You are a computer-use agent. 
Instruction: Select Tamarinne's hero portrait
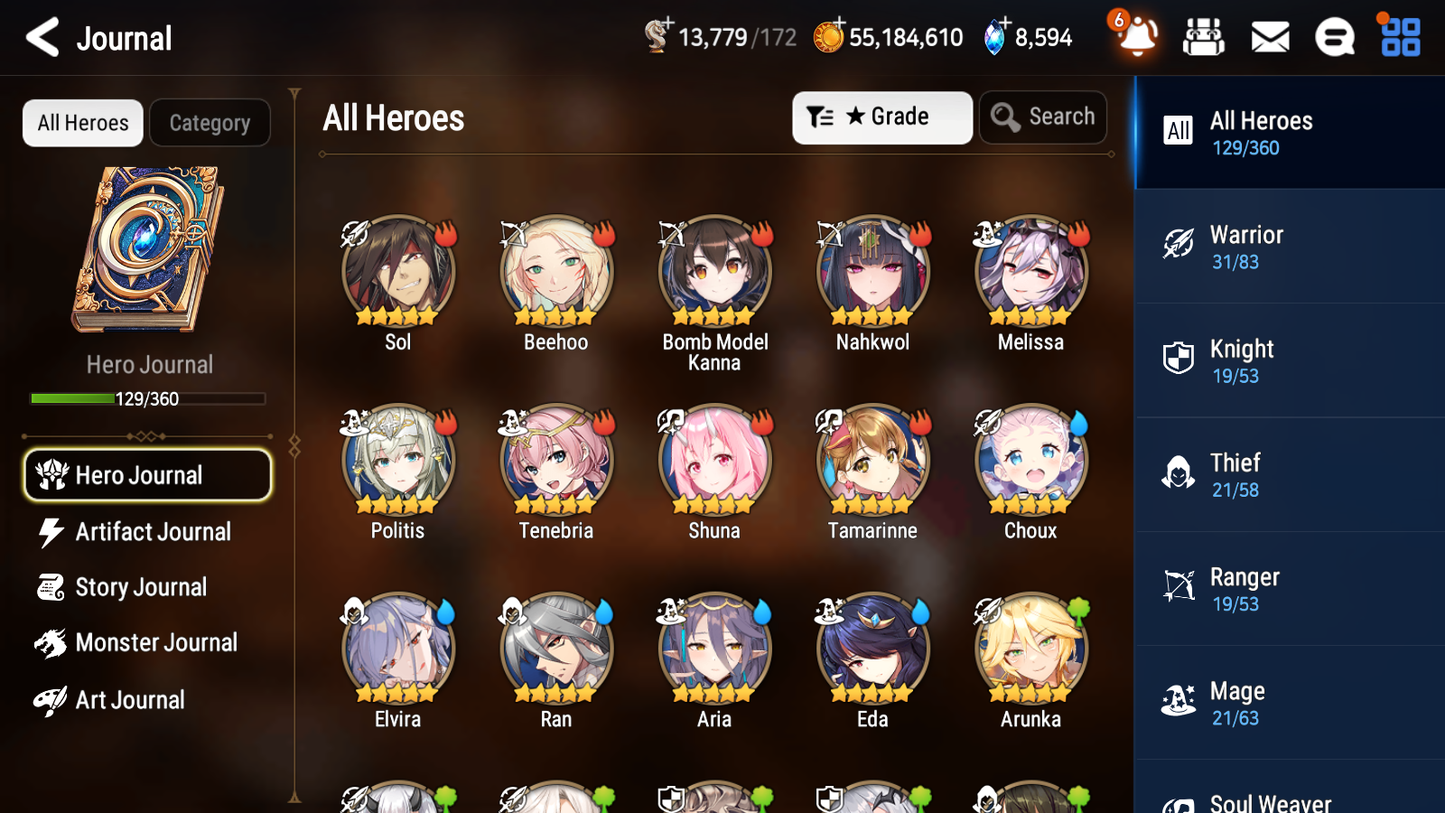click(x=872, y=462)
